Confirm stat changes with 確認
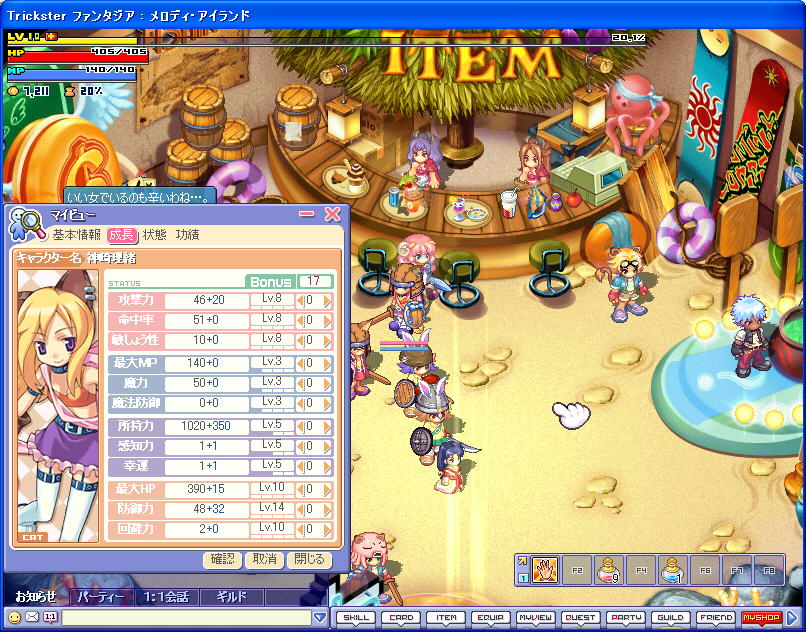The height and width of the screenshot is (632, 806). tap(223, 560)
